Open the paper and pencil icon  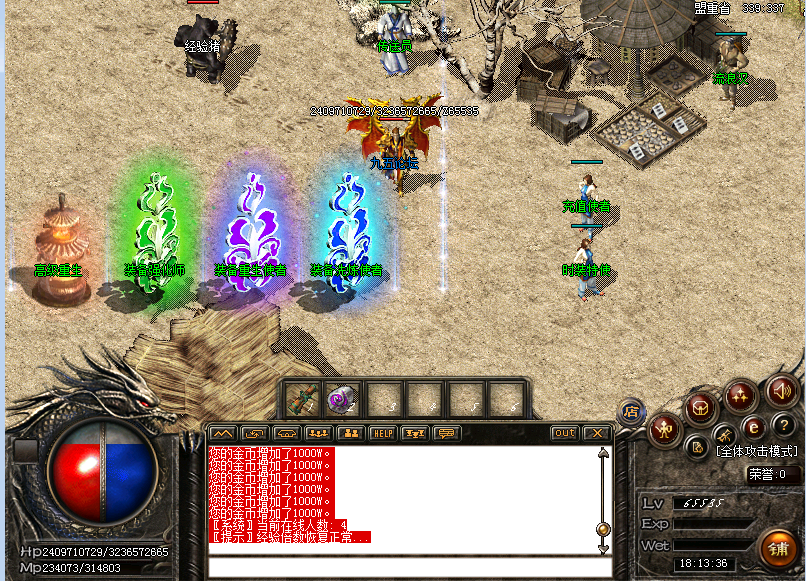coord(698,447)
